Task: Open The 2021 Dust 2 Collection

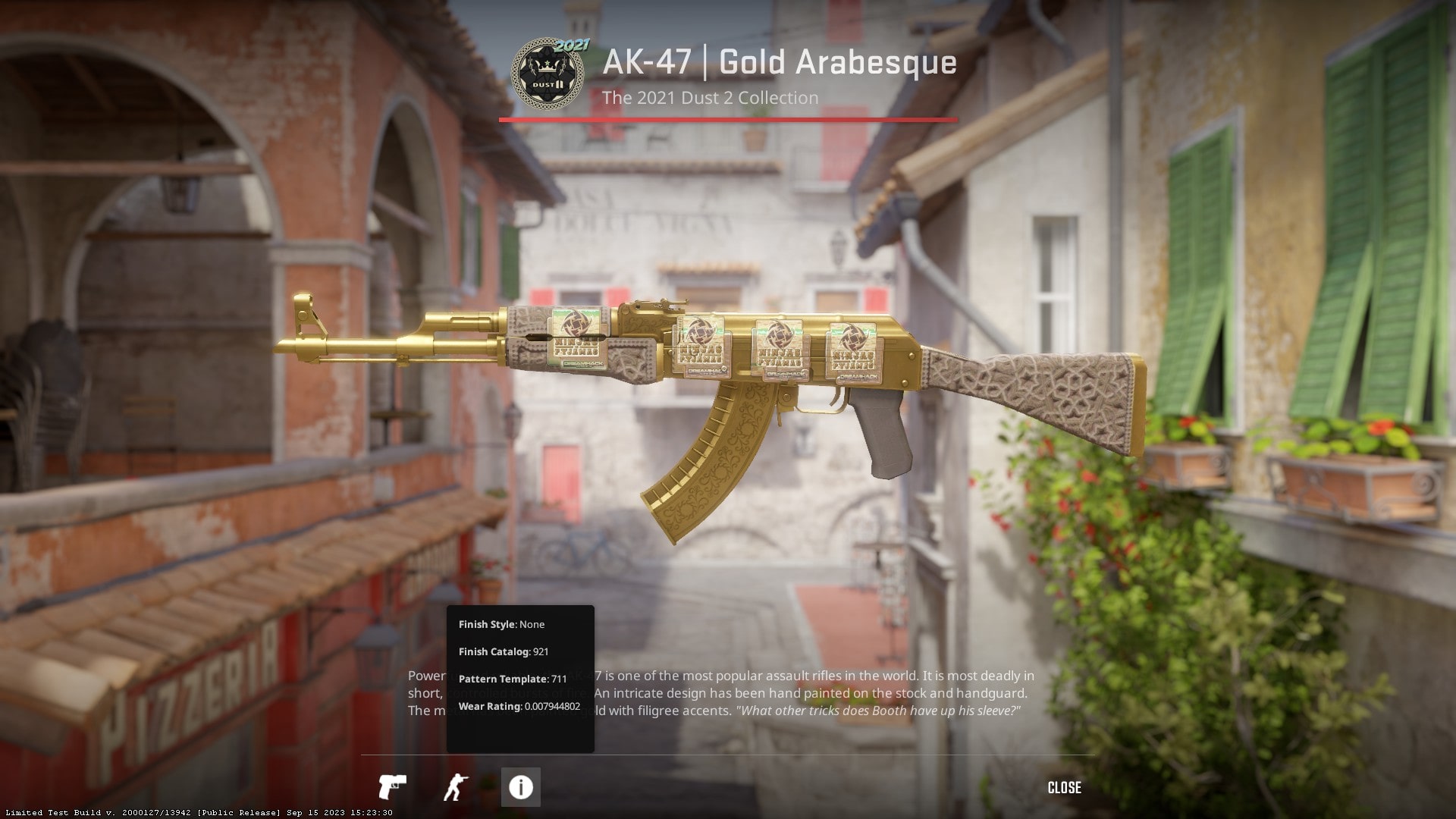Action: click(710, 98)
